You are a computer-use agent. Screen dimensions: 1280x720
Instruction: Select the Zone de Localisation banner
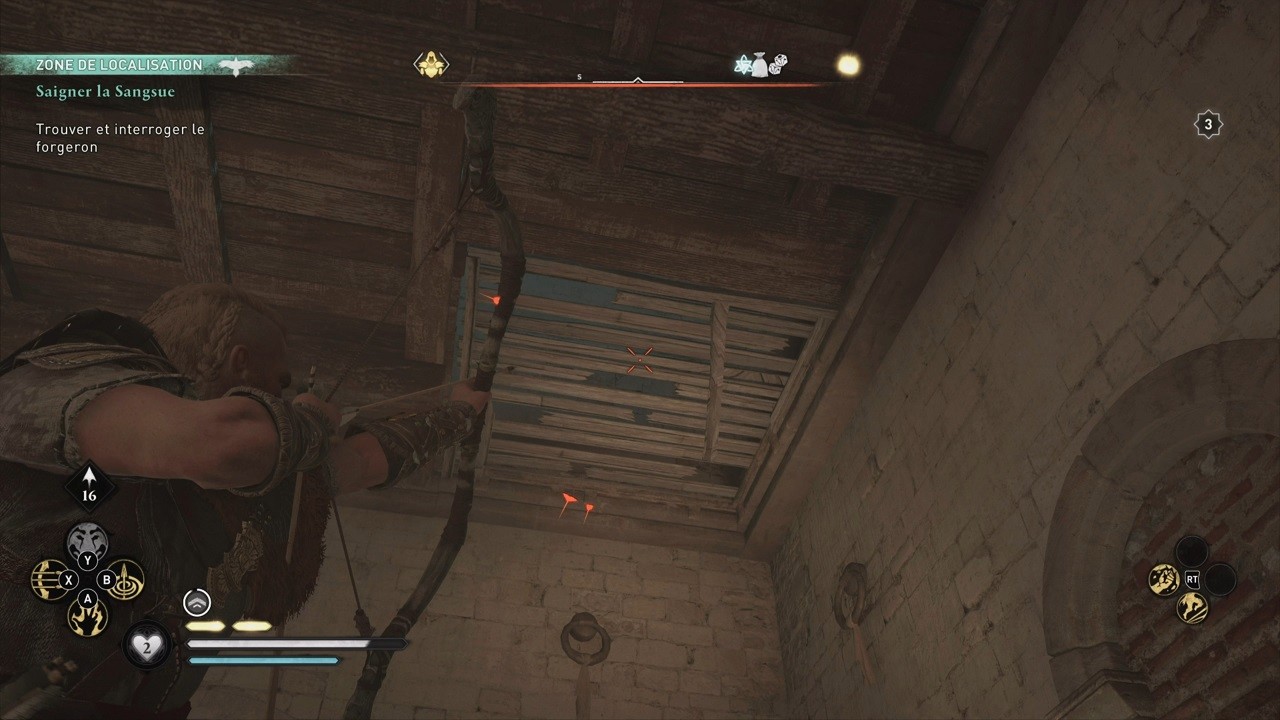(x=120, y=64)
